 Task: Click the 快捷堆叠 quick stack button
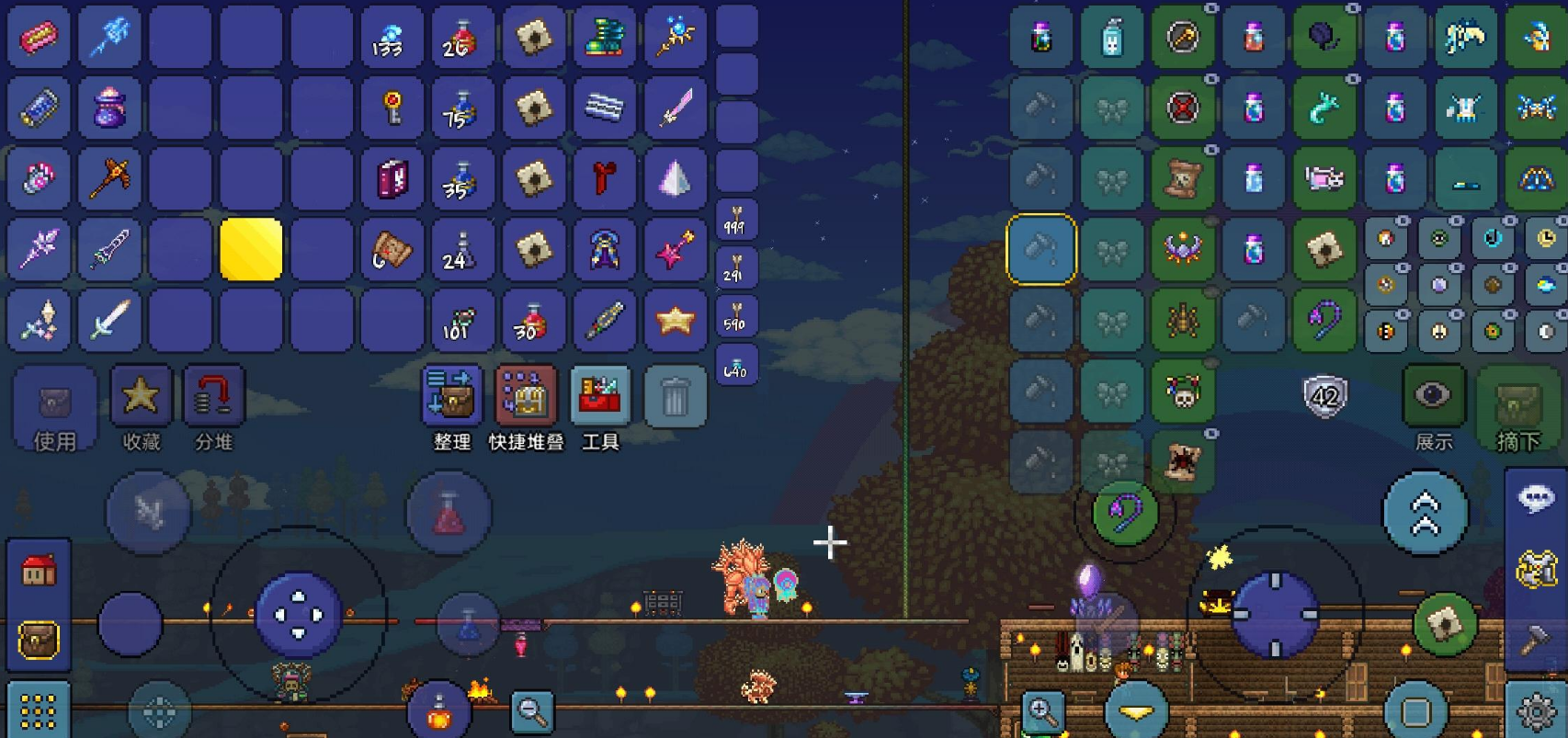525,397
